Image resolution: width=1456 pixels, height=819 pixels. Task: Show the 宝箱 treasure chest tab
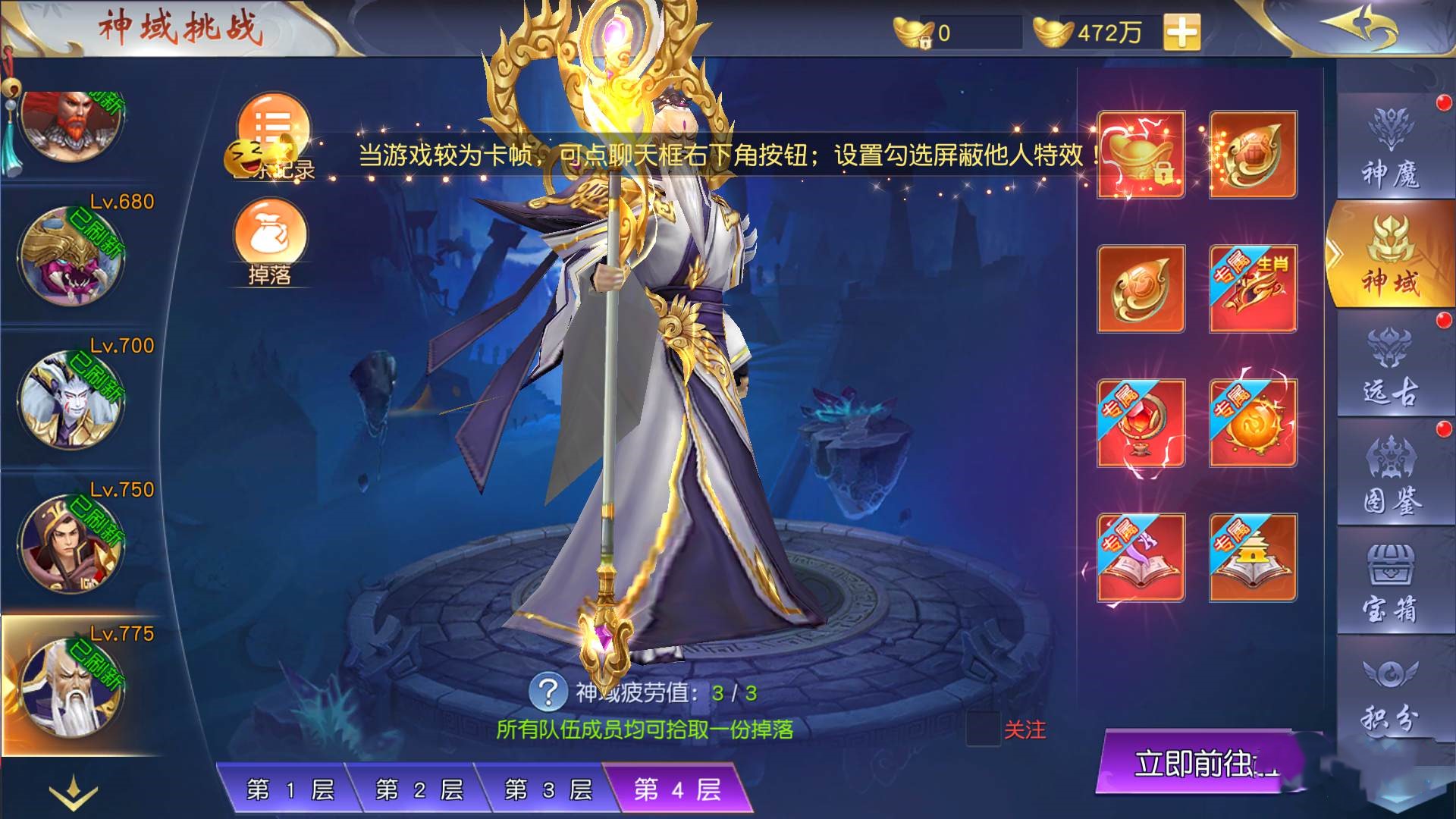tap(1391, 583)
